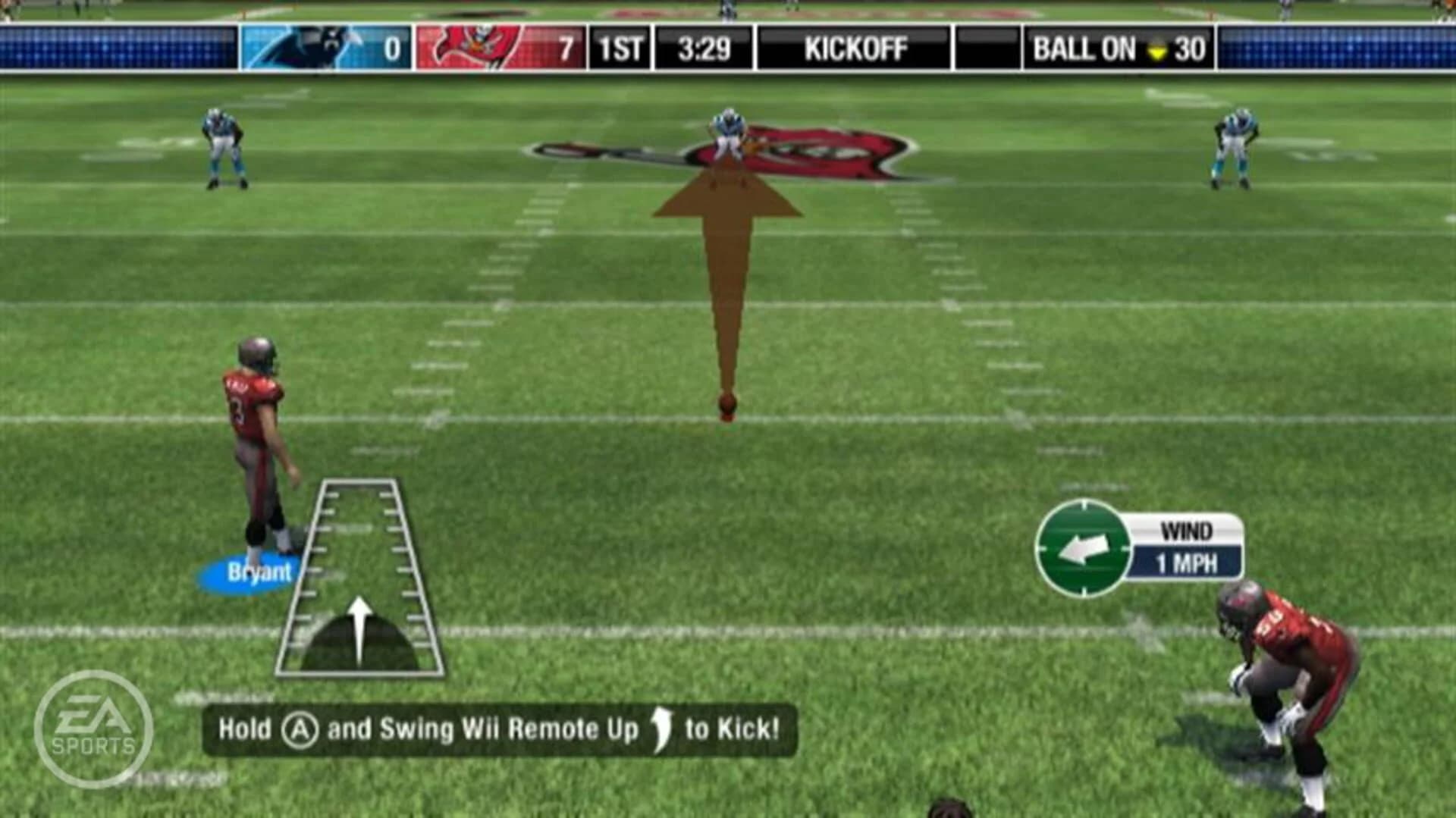
Task: Toggle the kick power meter arrow
Action: click(361, 629)
